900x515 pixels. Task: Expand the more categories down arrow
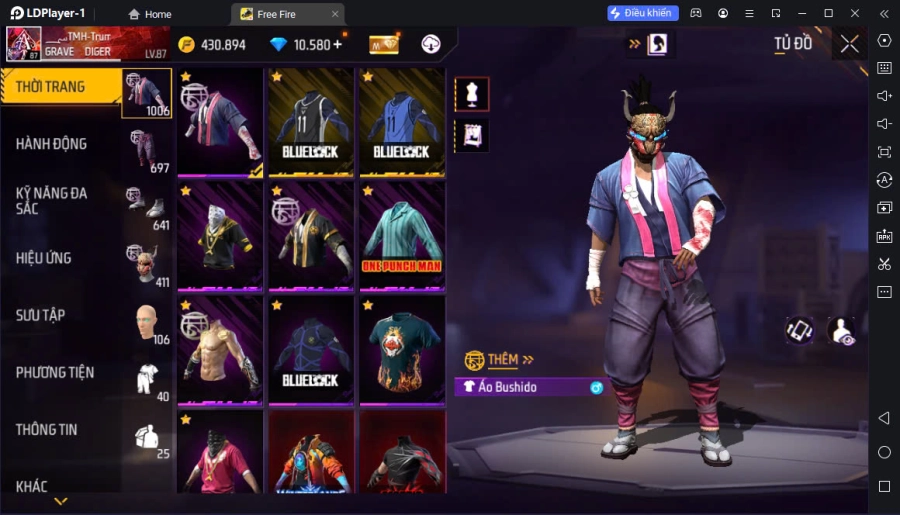(61, 501)
